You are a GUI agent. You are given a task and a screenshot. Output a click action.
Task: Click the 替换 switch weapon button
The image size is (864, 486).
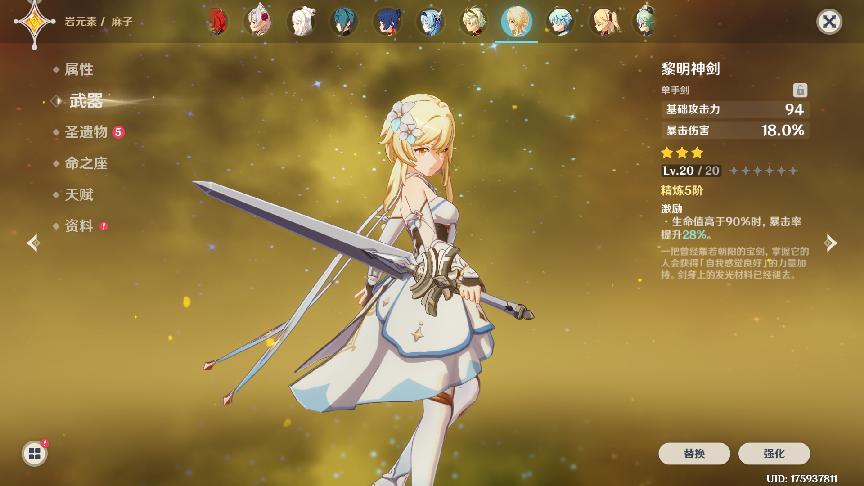click(x=694, y=453)
